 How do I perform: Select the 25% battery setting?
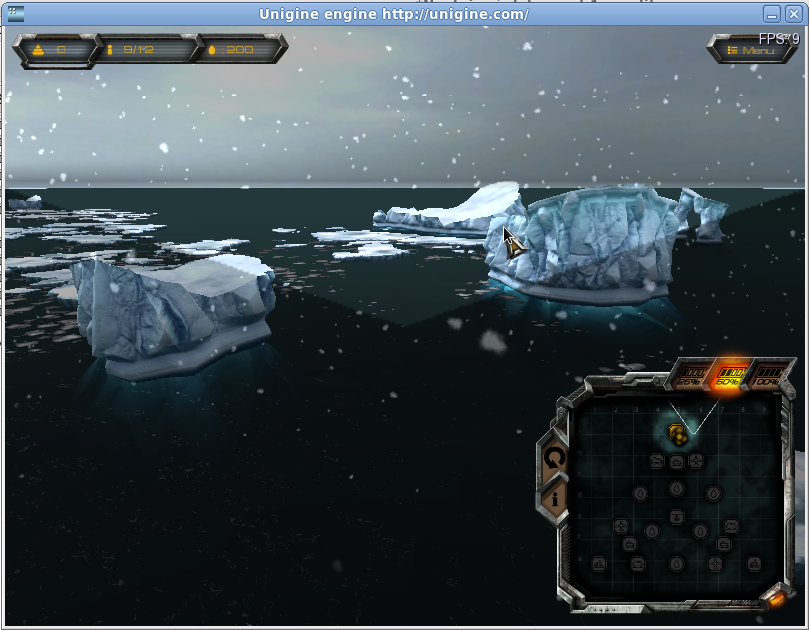(x=689, y=375)
